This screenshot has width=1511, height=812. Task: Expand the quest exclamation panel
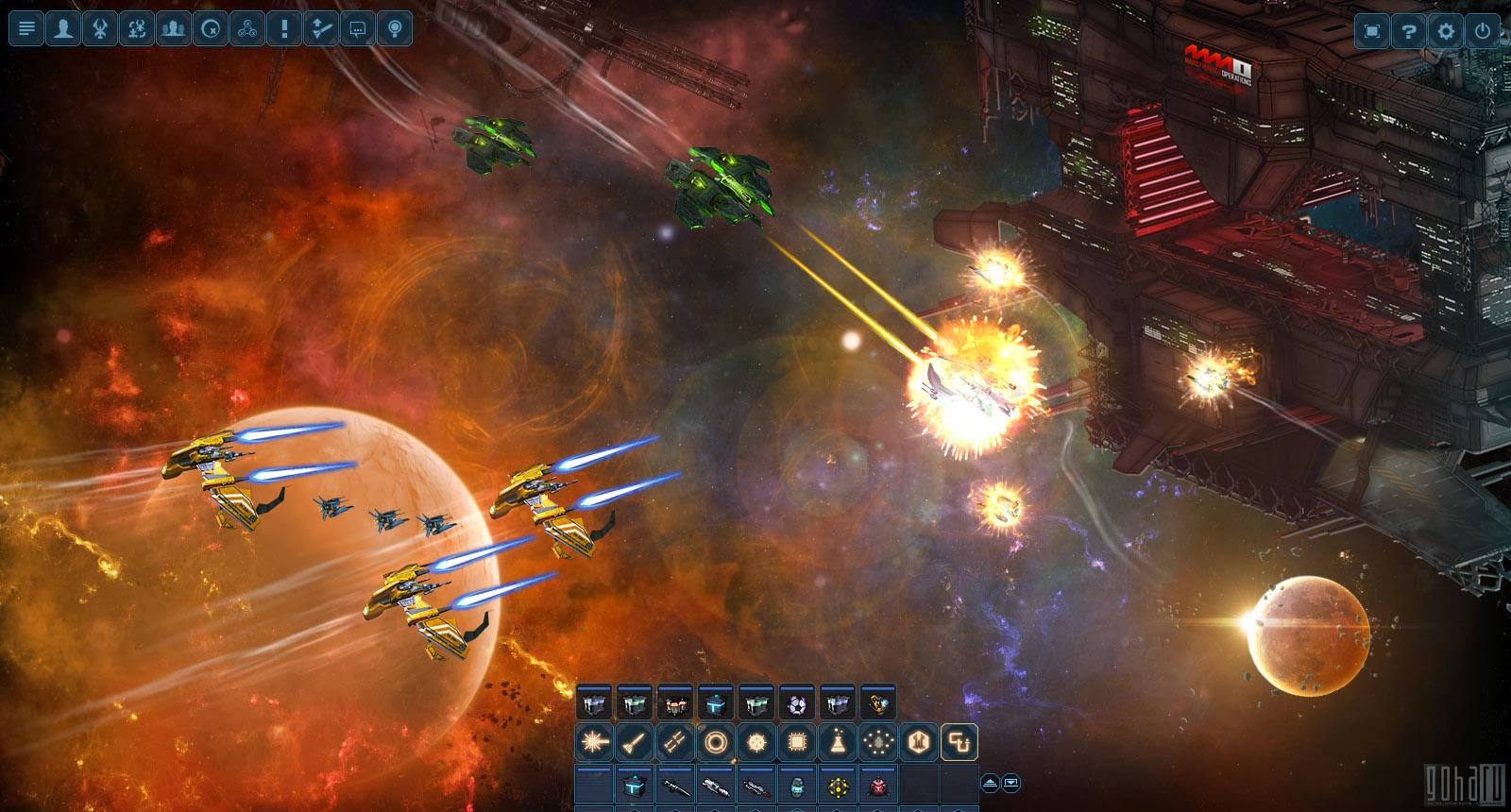(x=284, y=28)
